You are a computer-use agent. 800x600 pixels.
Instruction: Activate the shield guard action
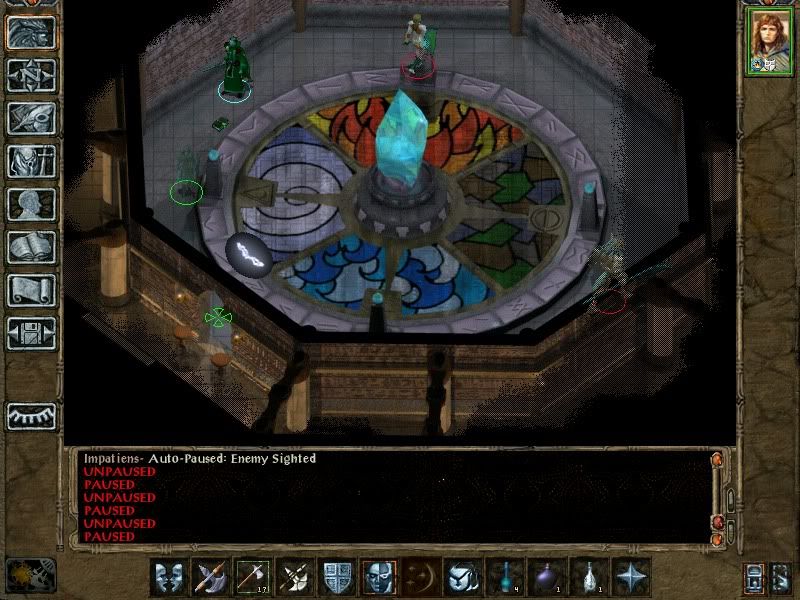[x=335, y=577]
